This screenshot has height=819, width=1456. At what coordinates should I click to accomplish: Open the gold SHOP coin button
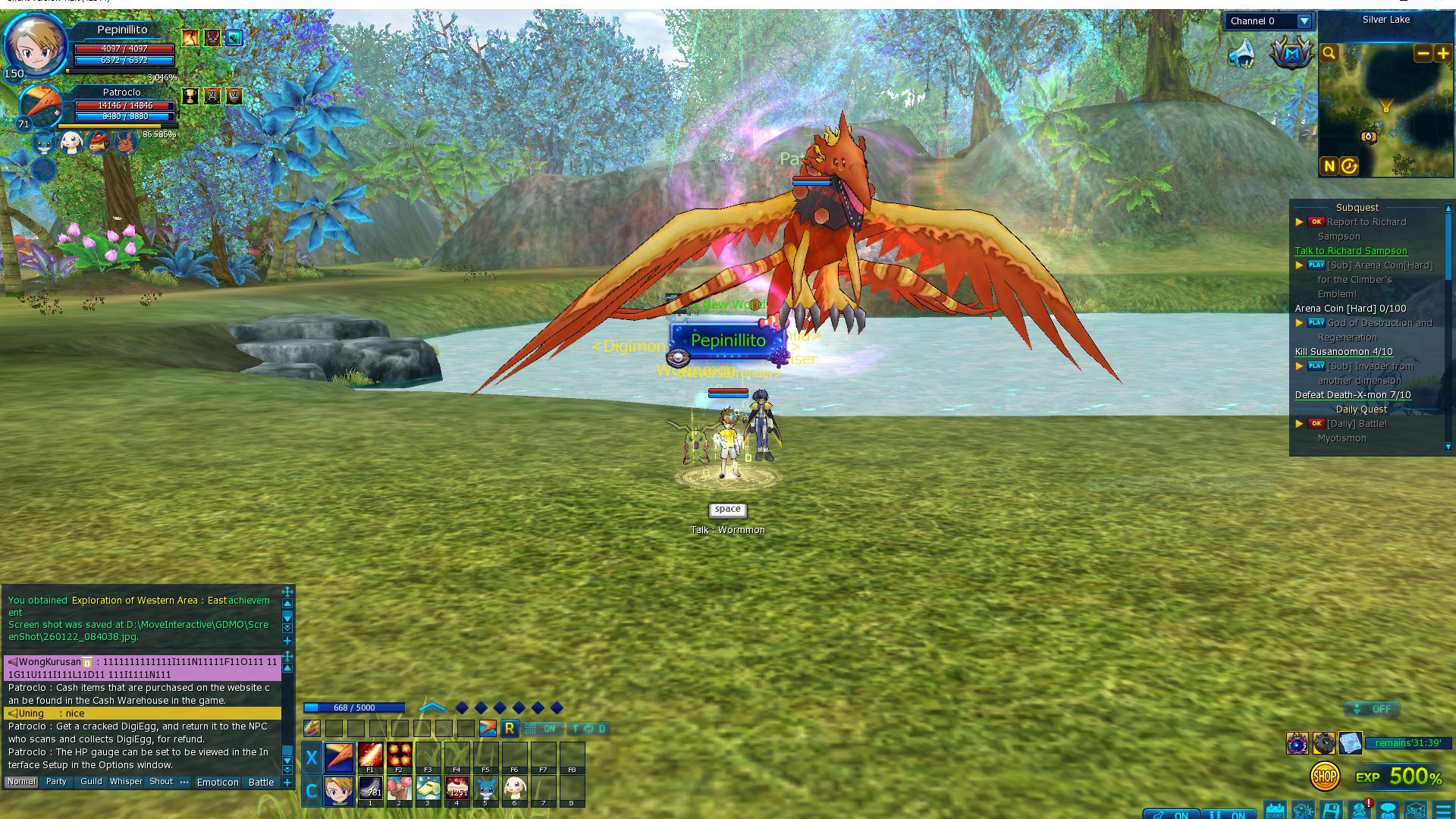[1324, 777]
